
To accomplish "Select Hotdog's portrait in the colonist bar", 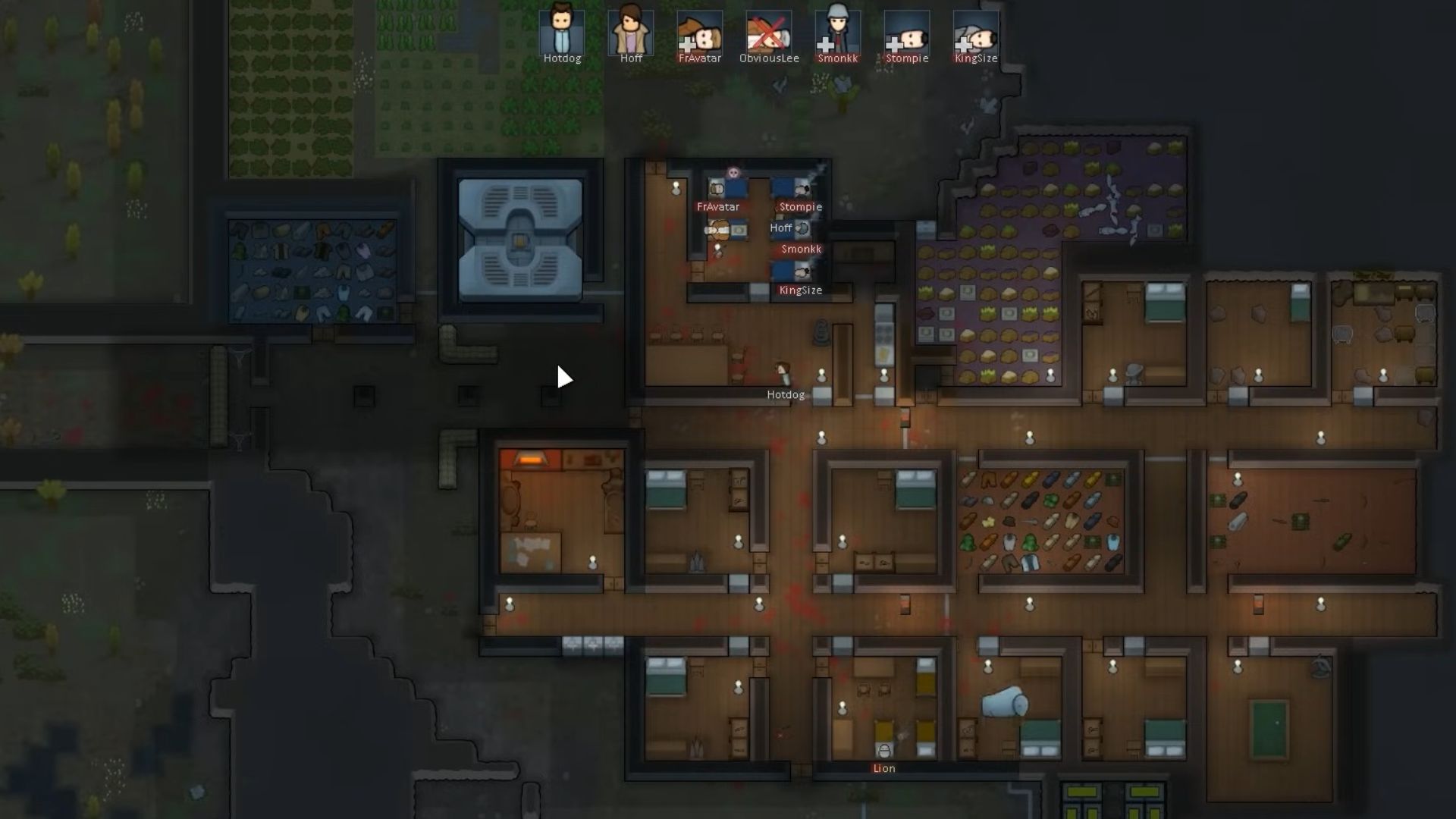I will pos(561,30).
